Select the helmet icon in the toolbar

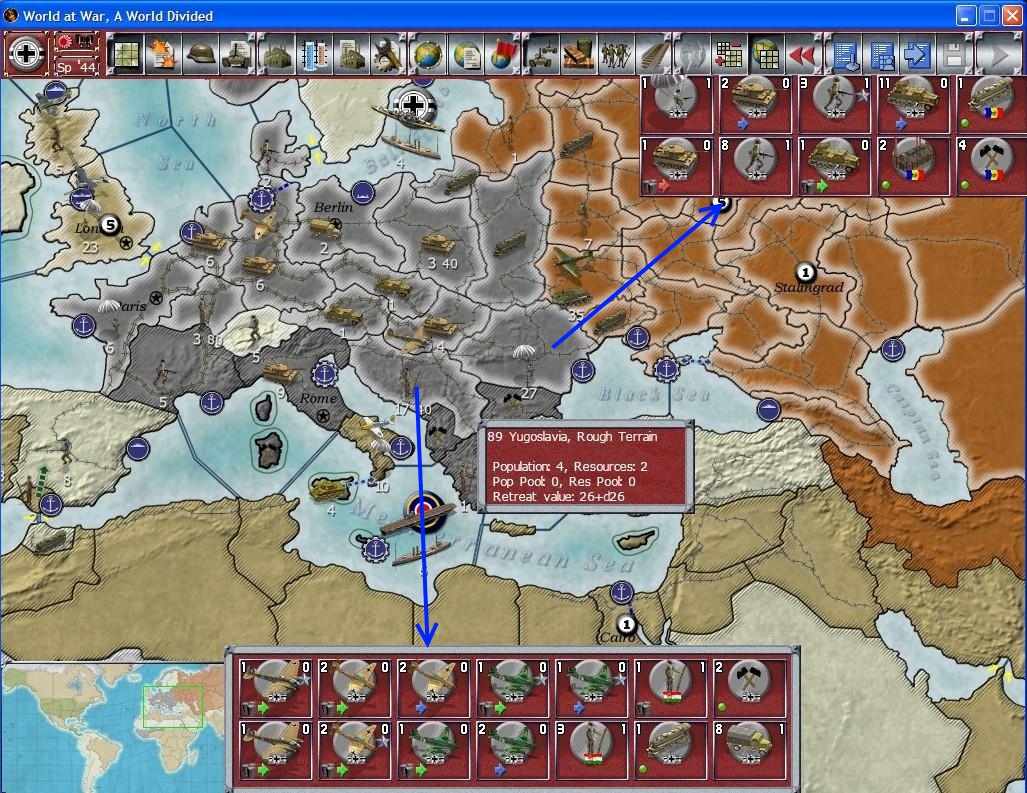(x=201, y=53)
